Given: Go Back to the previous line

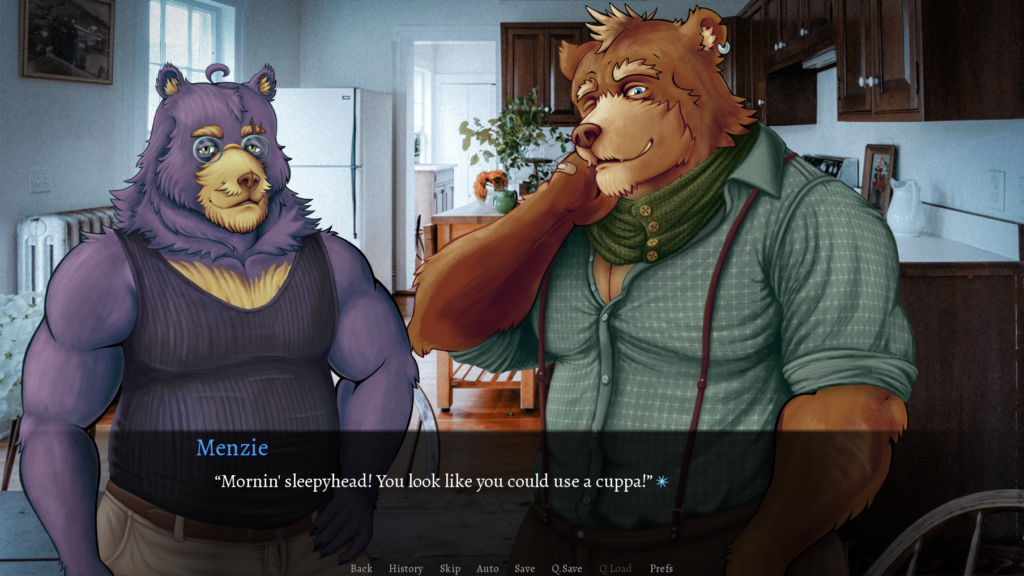Looking at the screenshot, I should point(361,568).
